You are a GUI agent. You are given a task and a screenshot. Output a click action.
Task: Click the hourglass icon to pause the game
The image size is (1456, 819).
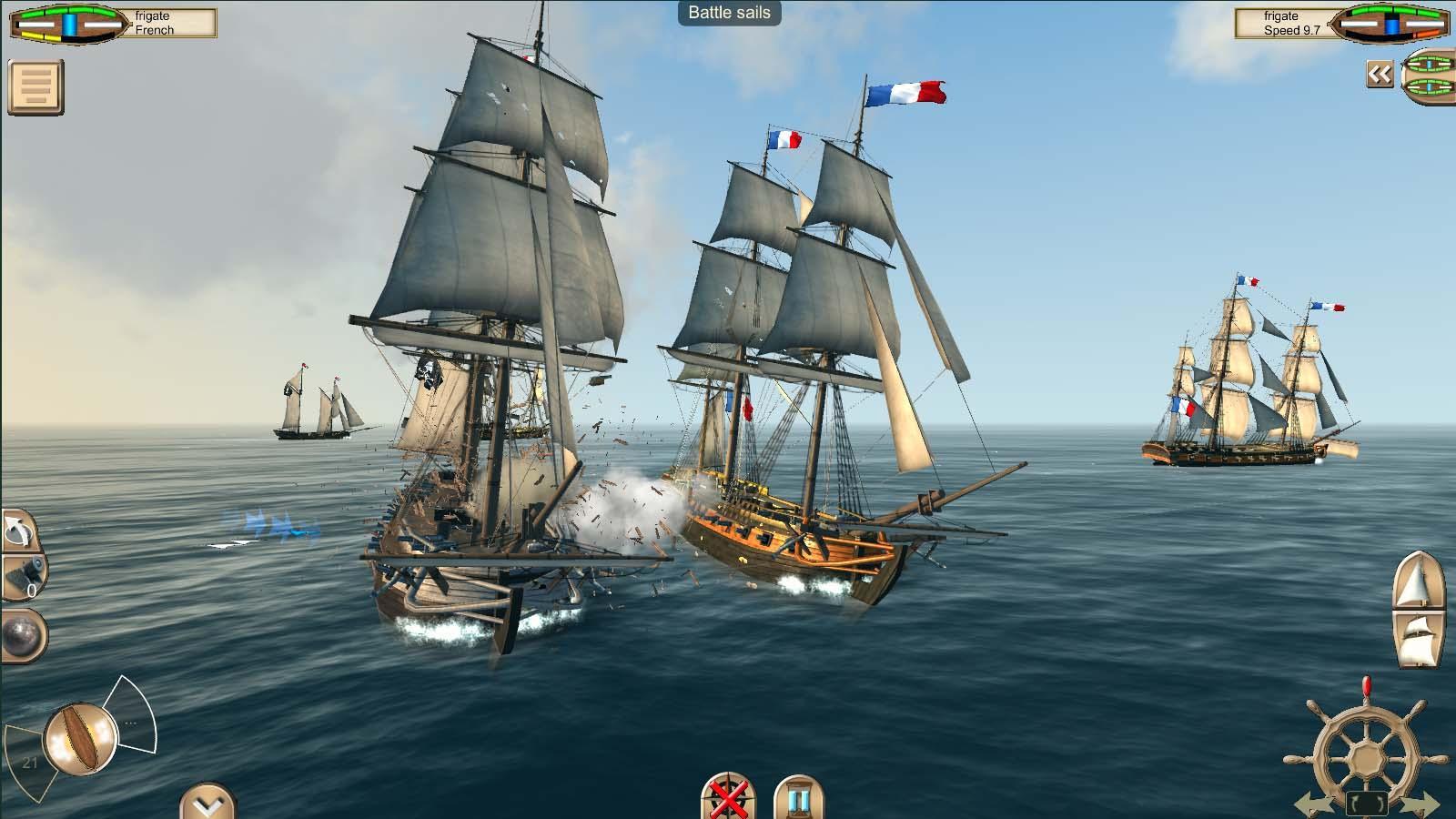pos(797,799)
